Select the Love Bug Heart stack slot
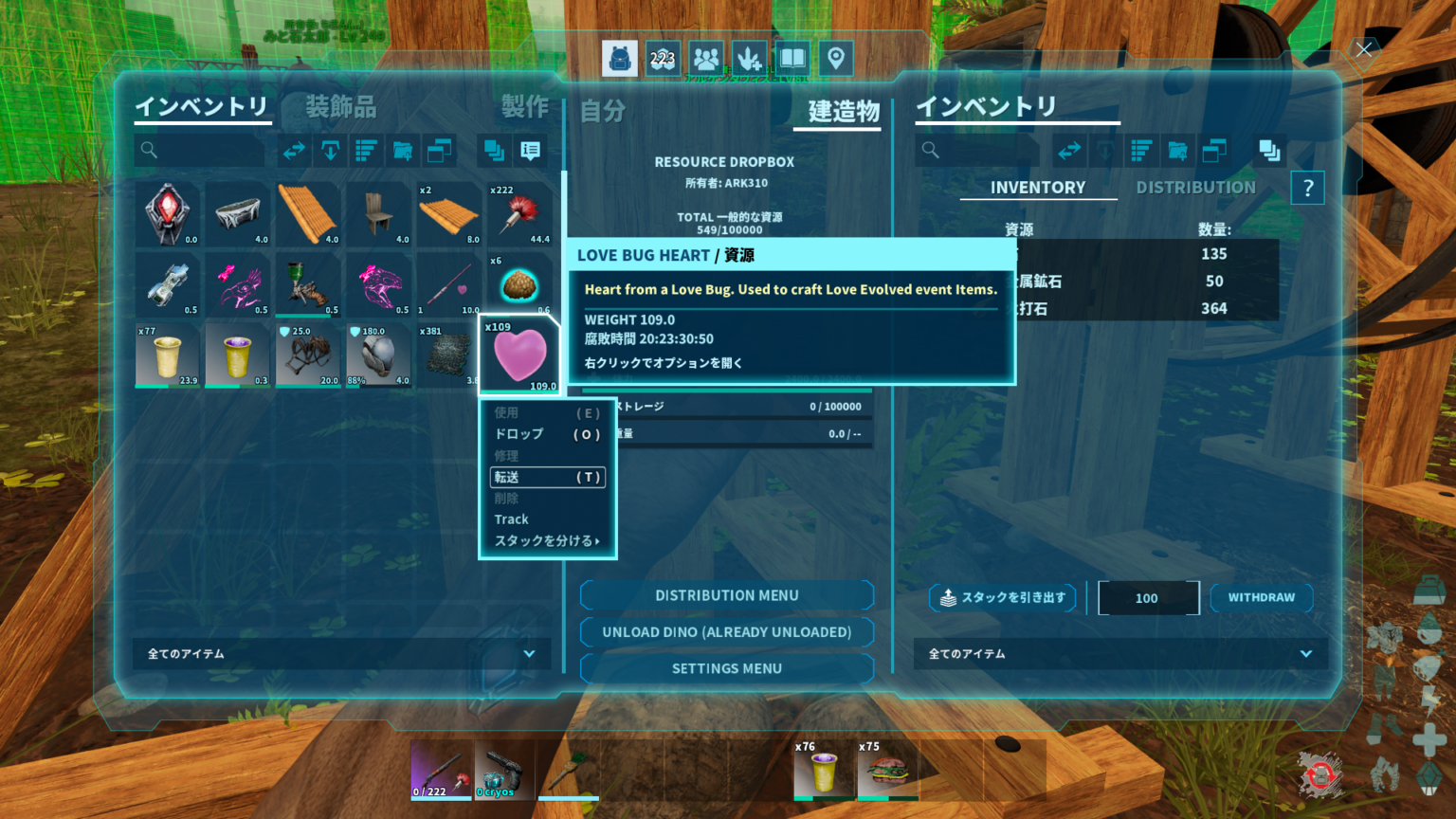1456x819 pixels. [519, 355]
